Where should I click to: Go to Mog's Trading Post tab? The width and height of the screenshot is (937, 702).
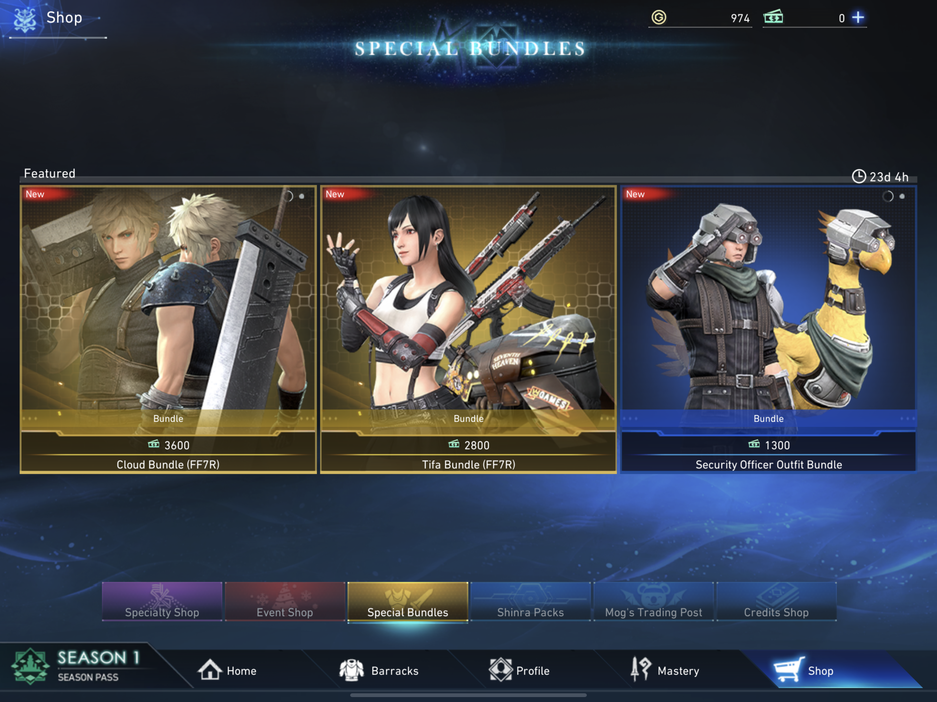tap(654, 602)
